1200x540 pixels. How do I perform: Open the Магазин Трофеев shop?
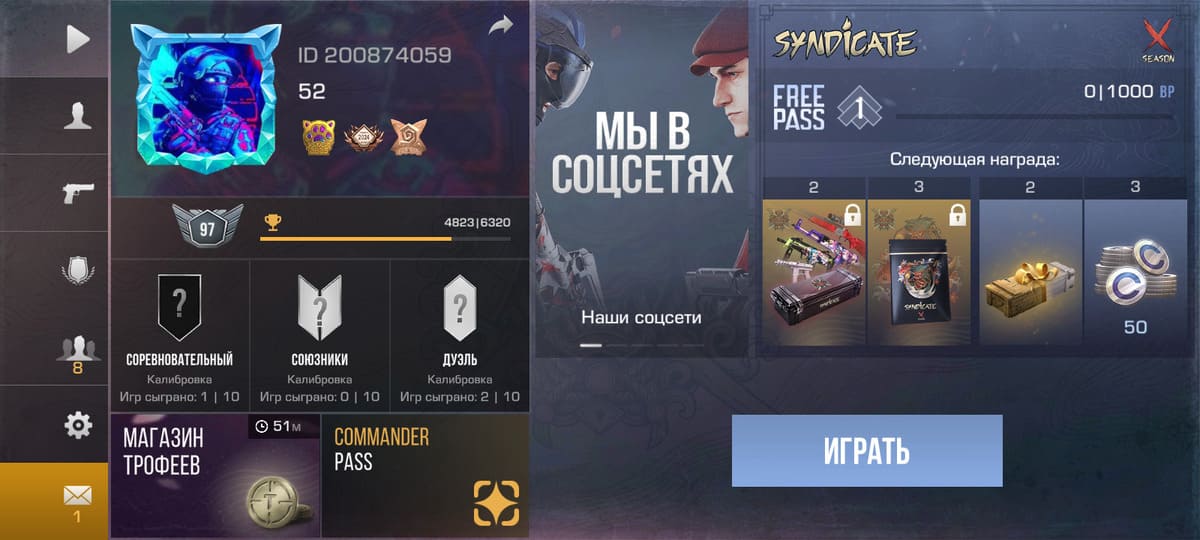(215, 476)
